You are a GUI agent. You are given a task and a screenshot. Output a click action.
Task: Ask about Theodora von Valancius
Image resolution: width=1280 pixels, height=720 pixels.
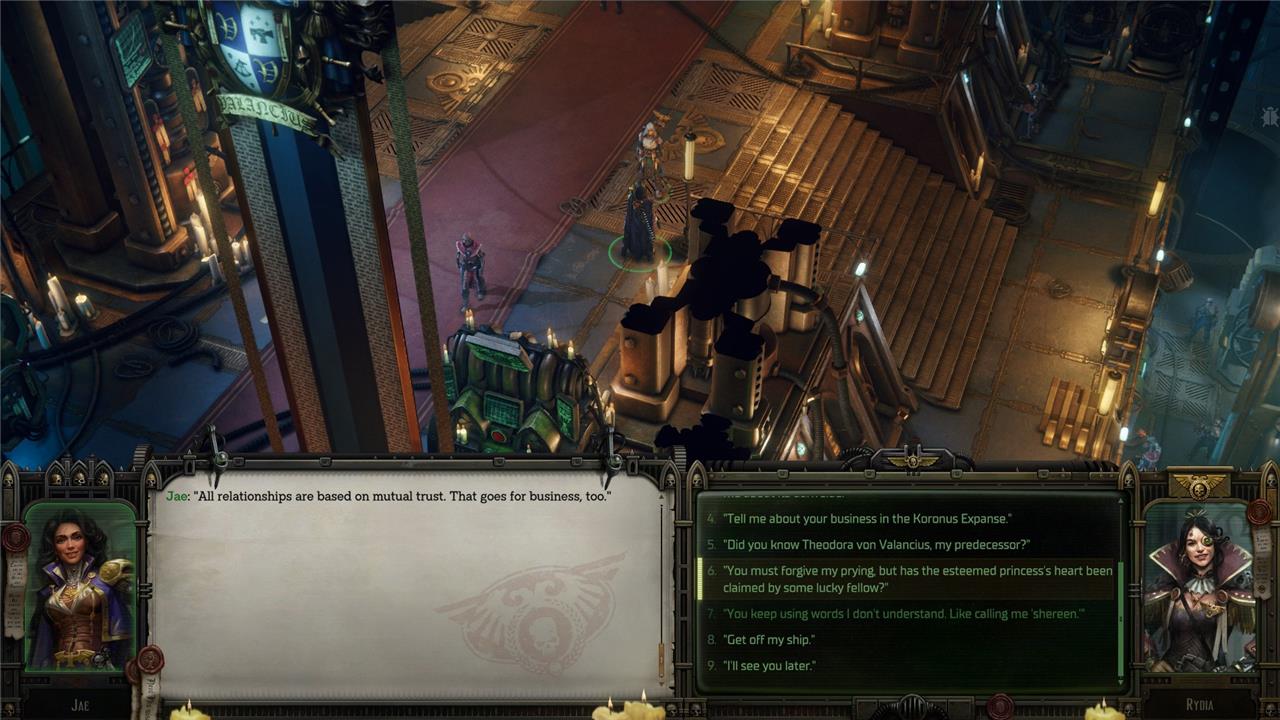tap(876, 545)
